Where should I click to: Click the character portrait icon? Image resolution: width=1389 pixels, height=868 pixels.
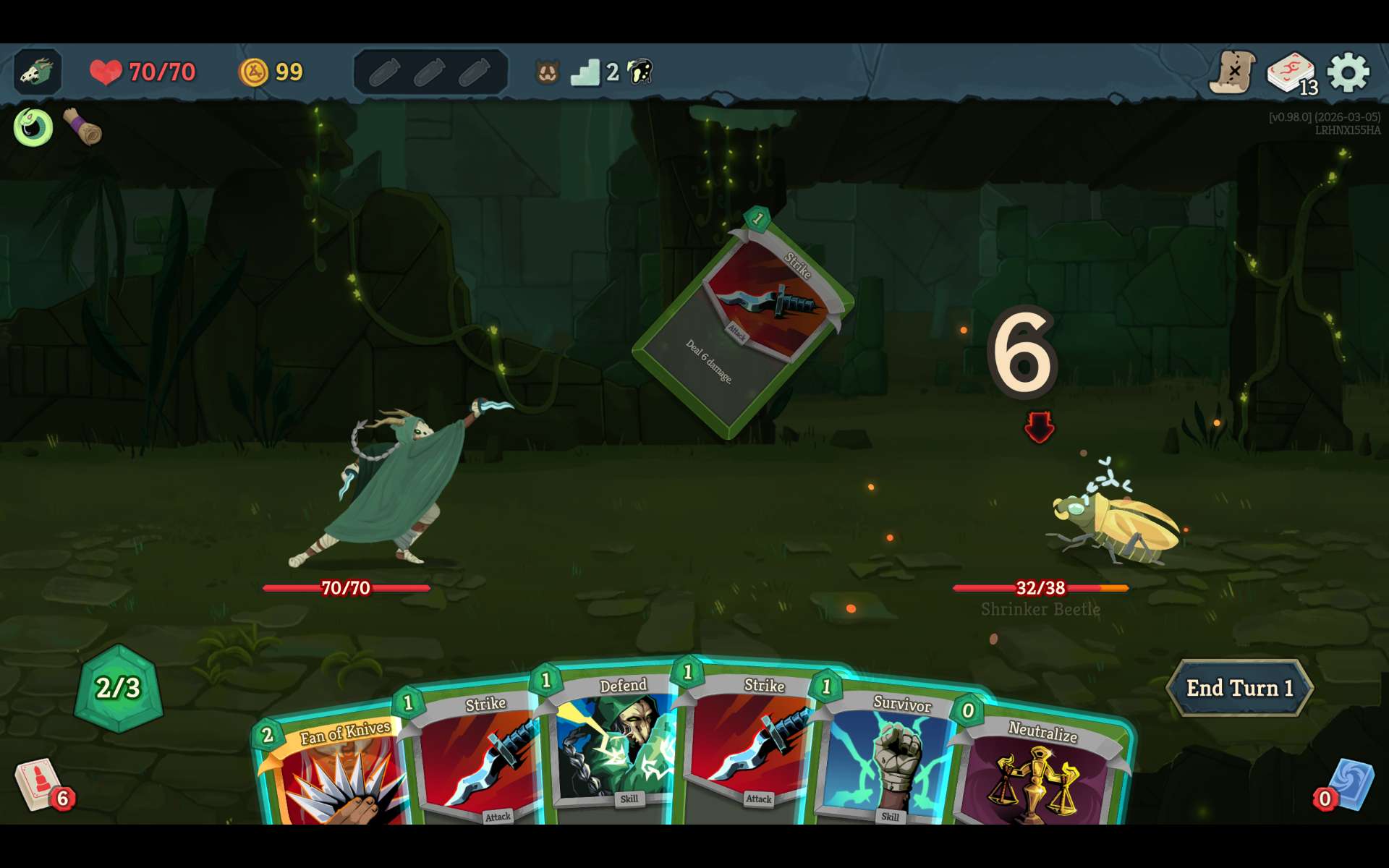click(x=38, y=72)
